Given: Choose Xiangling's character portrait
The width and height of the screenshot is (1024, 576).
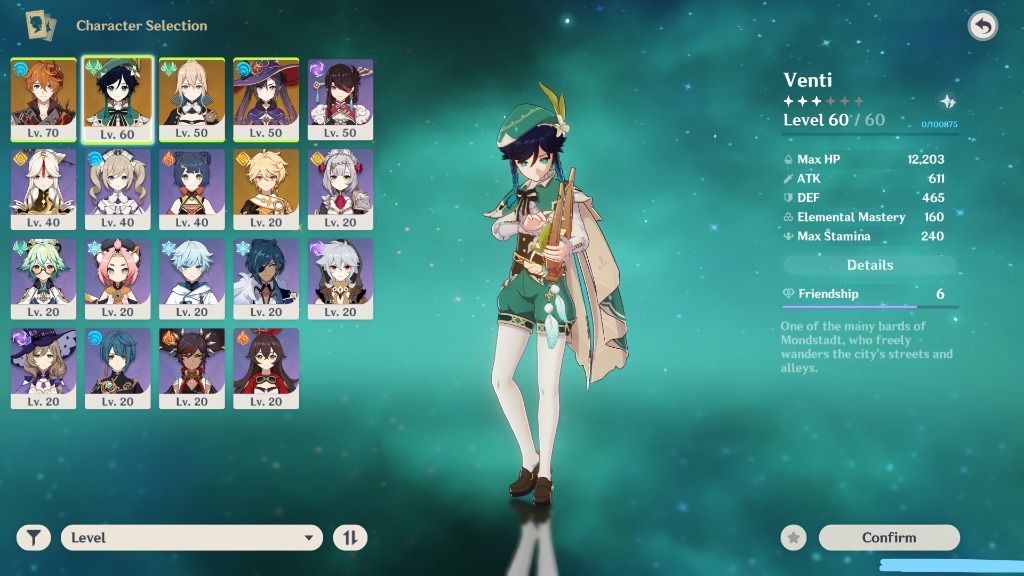Looking at the screenshot, I should [192, 189].
